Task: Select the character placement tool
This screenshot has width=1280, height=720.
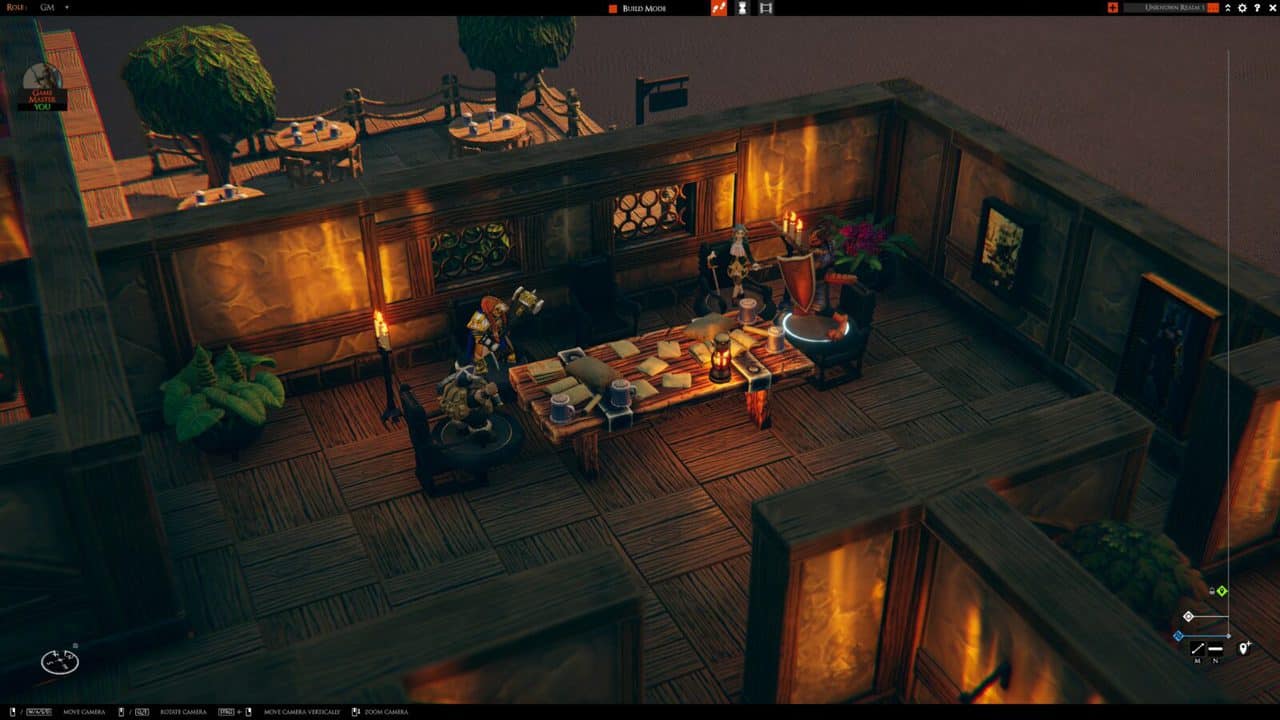Action: coord(741,8)
